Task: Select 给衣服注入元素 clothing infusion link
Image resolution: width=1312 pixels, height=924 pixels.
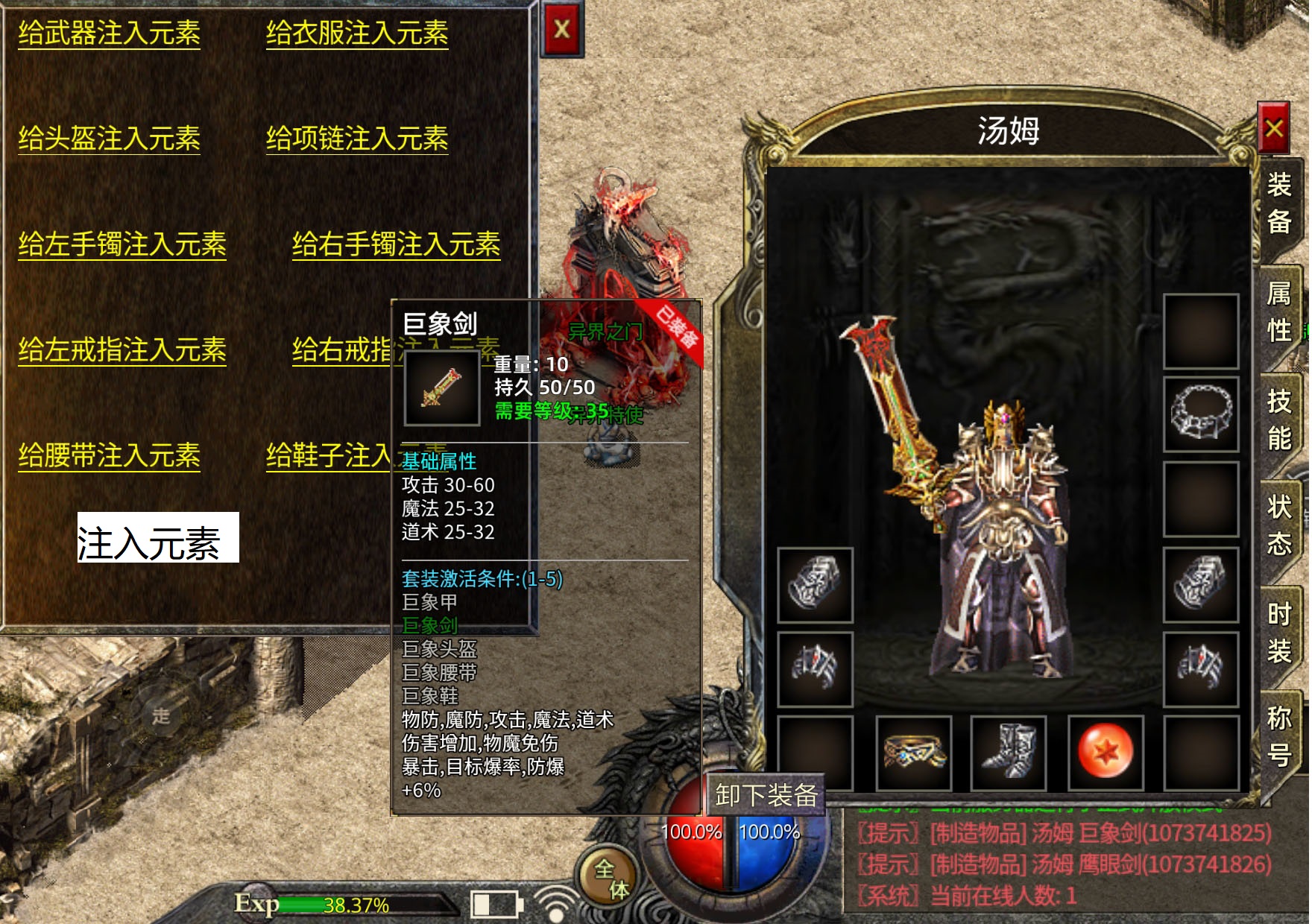Action: (357, 34)
